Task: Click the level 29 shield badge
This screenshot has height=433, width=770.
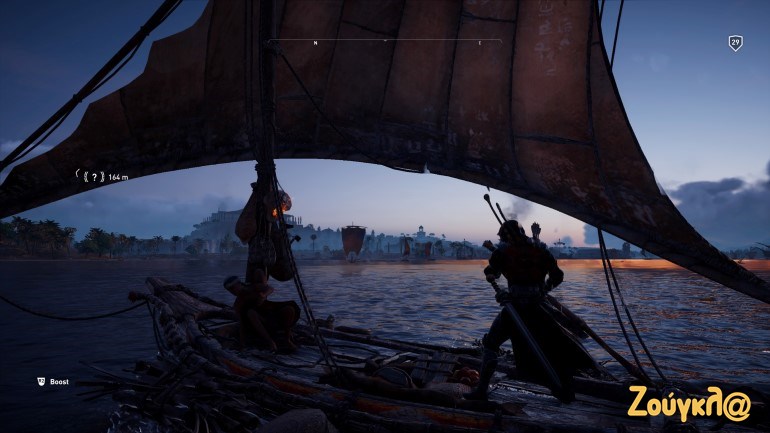Action: point(735,43)
